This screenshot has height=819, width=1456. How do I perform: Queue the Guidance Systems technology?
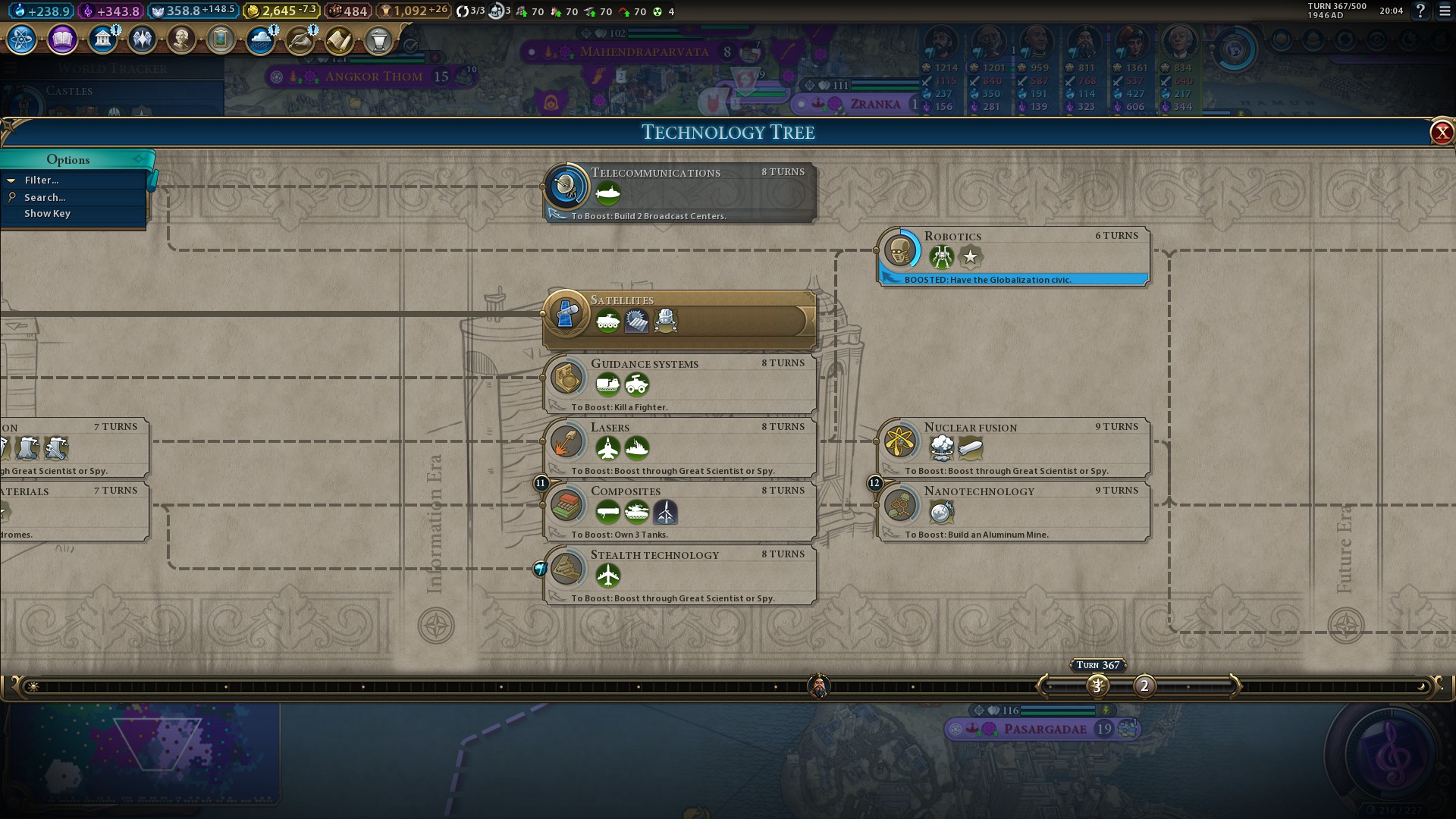coord(680,384)
